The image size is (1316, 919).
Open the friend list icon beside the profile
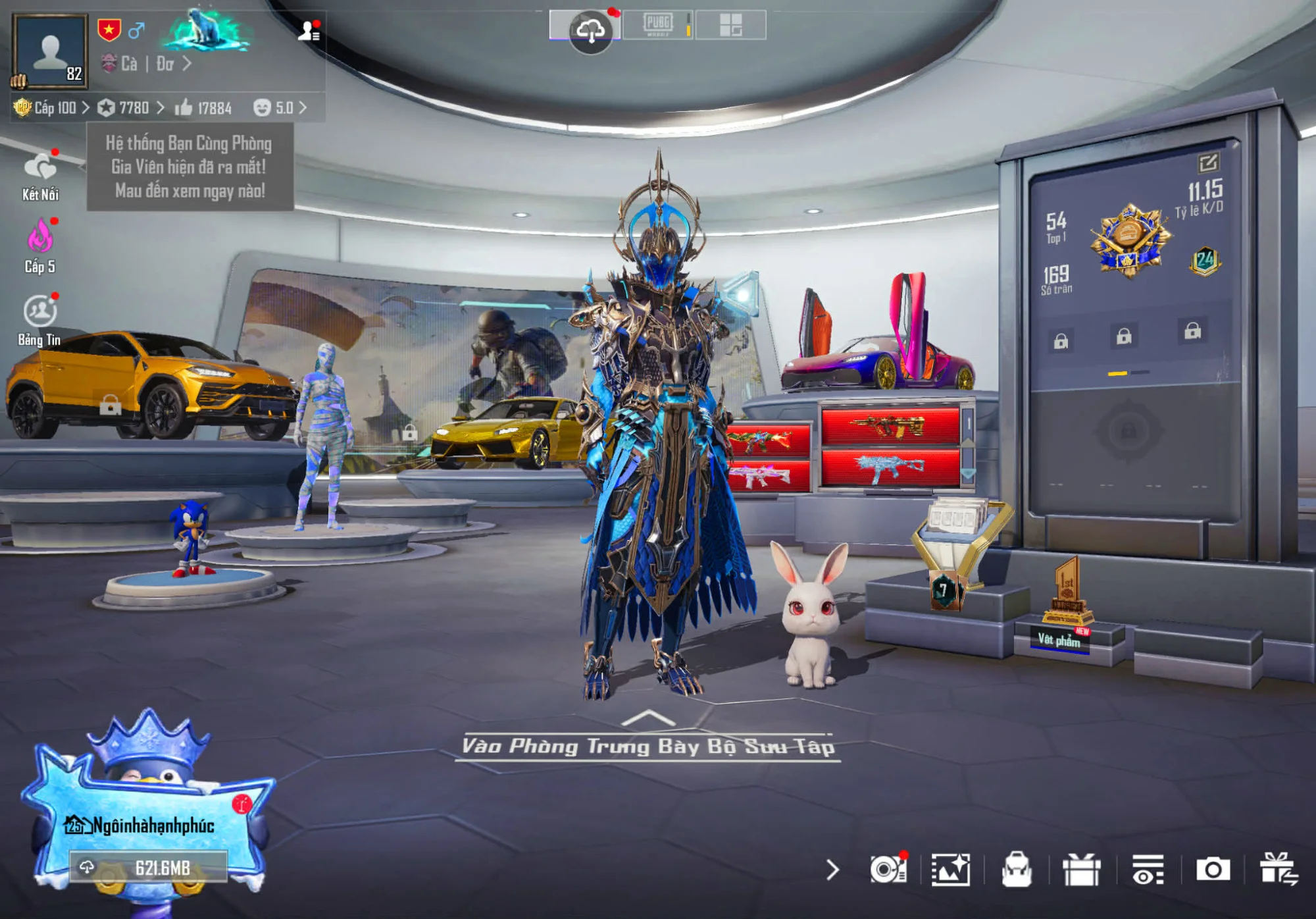[x=308, y=30]
